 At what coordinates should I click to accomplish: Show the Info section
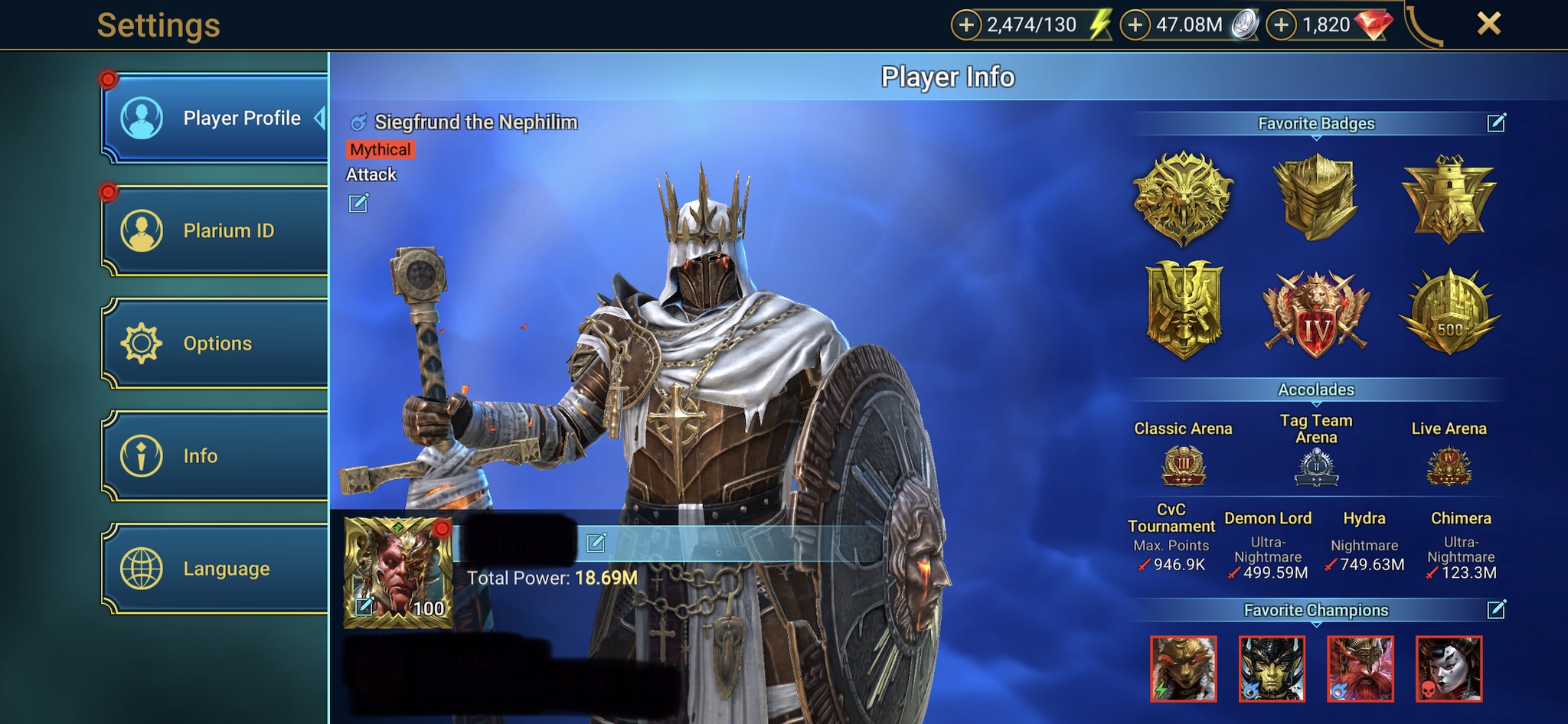[216, 455]
